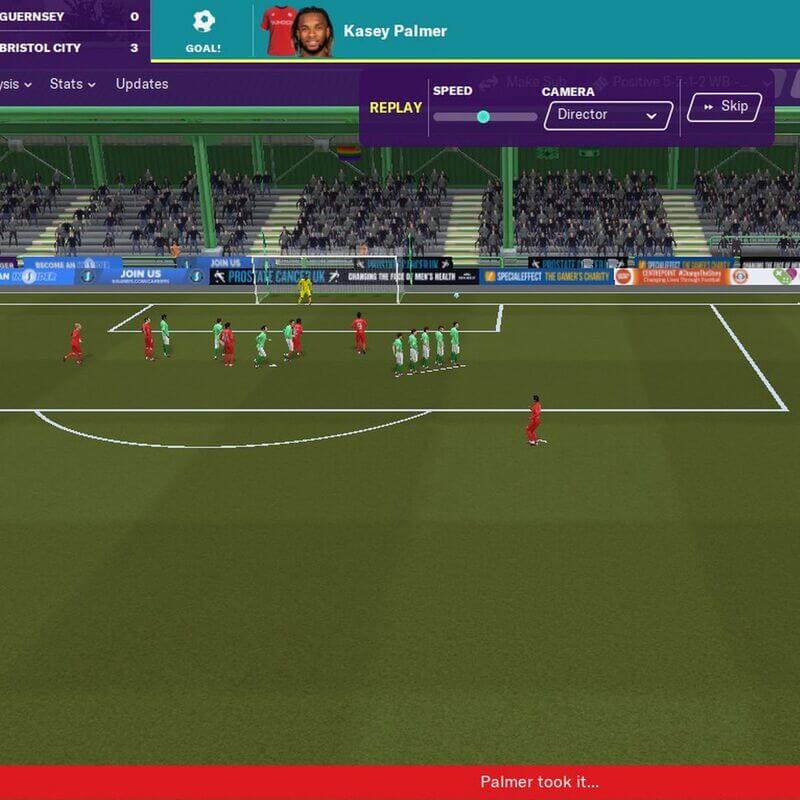This screenshot has height=800, width=800.
Task: Open the Director camera dropdown
Action: (x=608, y=115)
